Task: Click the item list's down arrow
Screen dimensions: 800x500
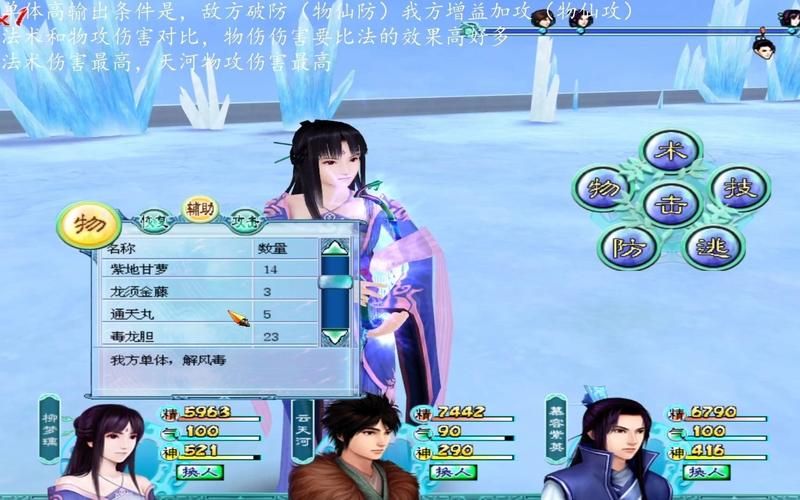Action: click(335, 337)
